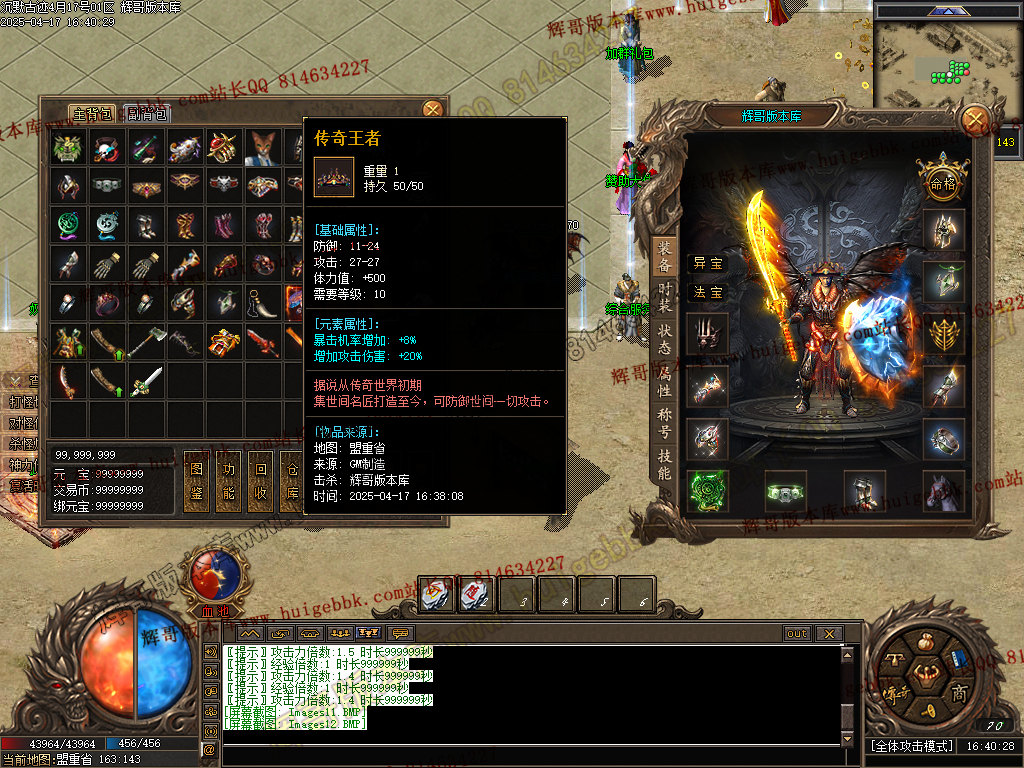Click the 血池 blood pool orb
Viewport: 1024px width, 768px height.
click(x=215, y=575)
